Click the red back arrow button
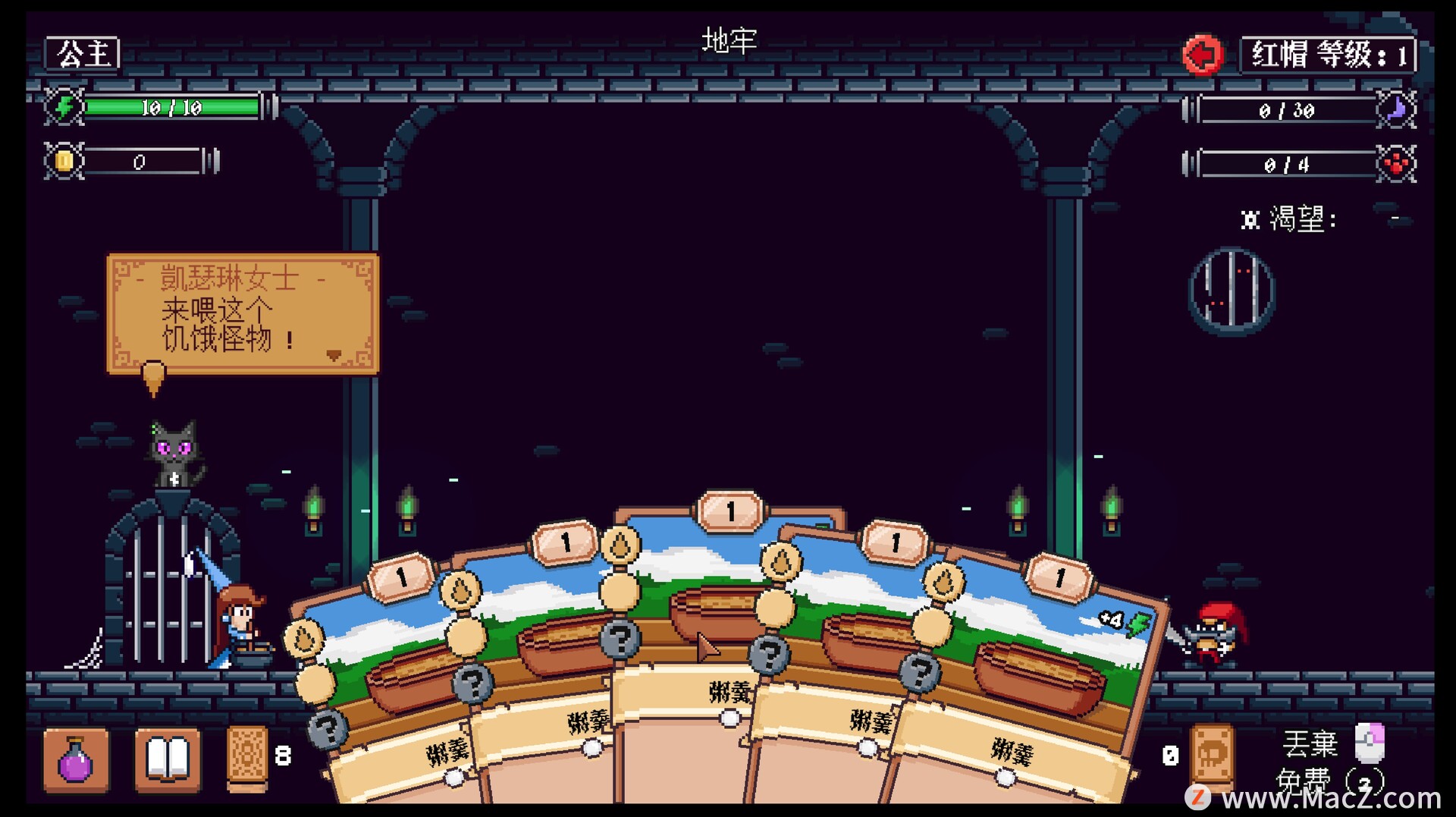The width and height of the screenshot is (1456, 817). (x=1202, y=55)
